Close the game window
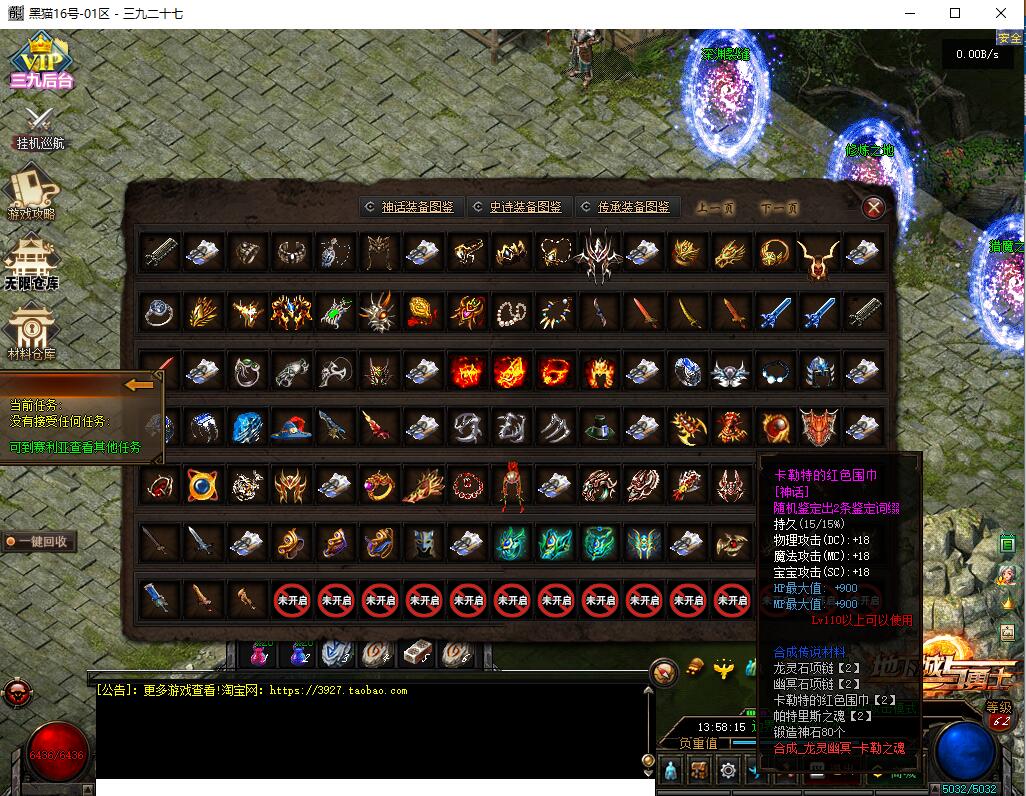The image size is (1026, 796). (x=1001, y=13)
